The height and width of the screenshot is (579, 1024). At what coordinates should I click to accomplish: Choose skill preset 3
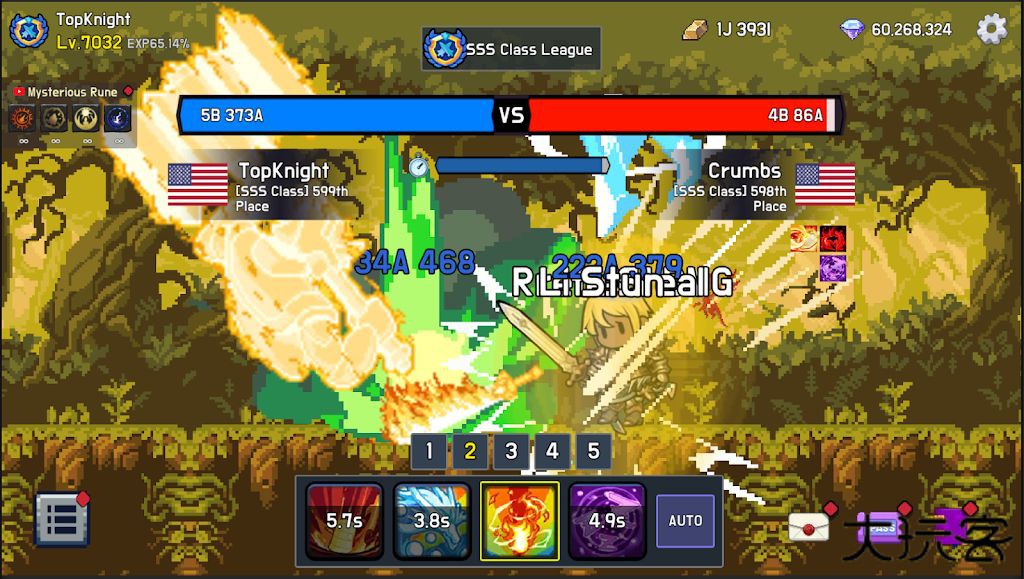(511, 451)
